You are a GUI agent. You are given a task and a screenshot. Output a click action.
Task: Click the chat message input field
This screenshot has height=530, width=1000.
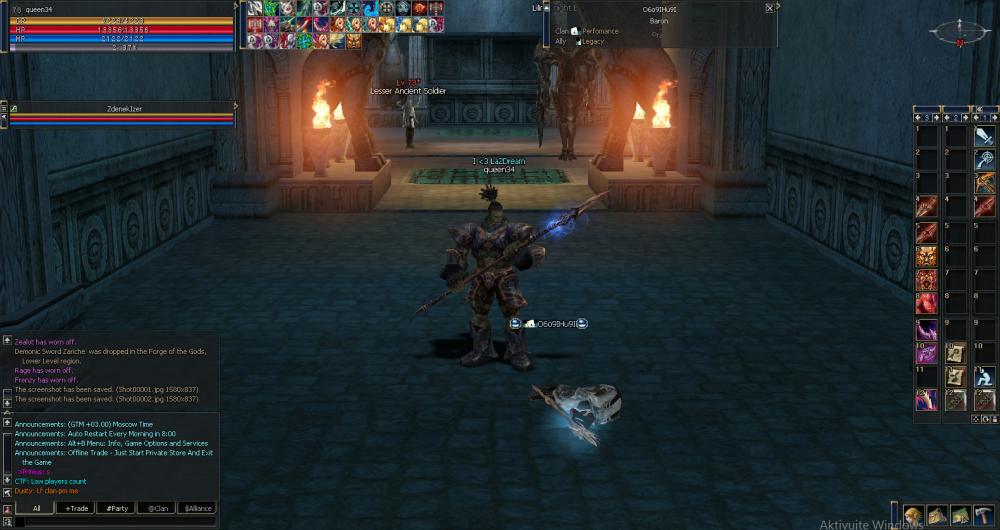click(x=115, y=522)
